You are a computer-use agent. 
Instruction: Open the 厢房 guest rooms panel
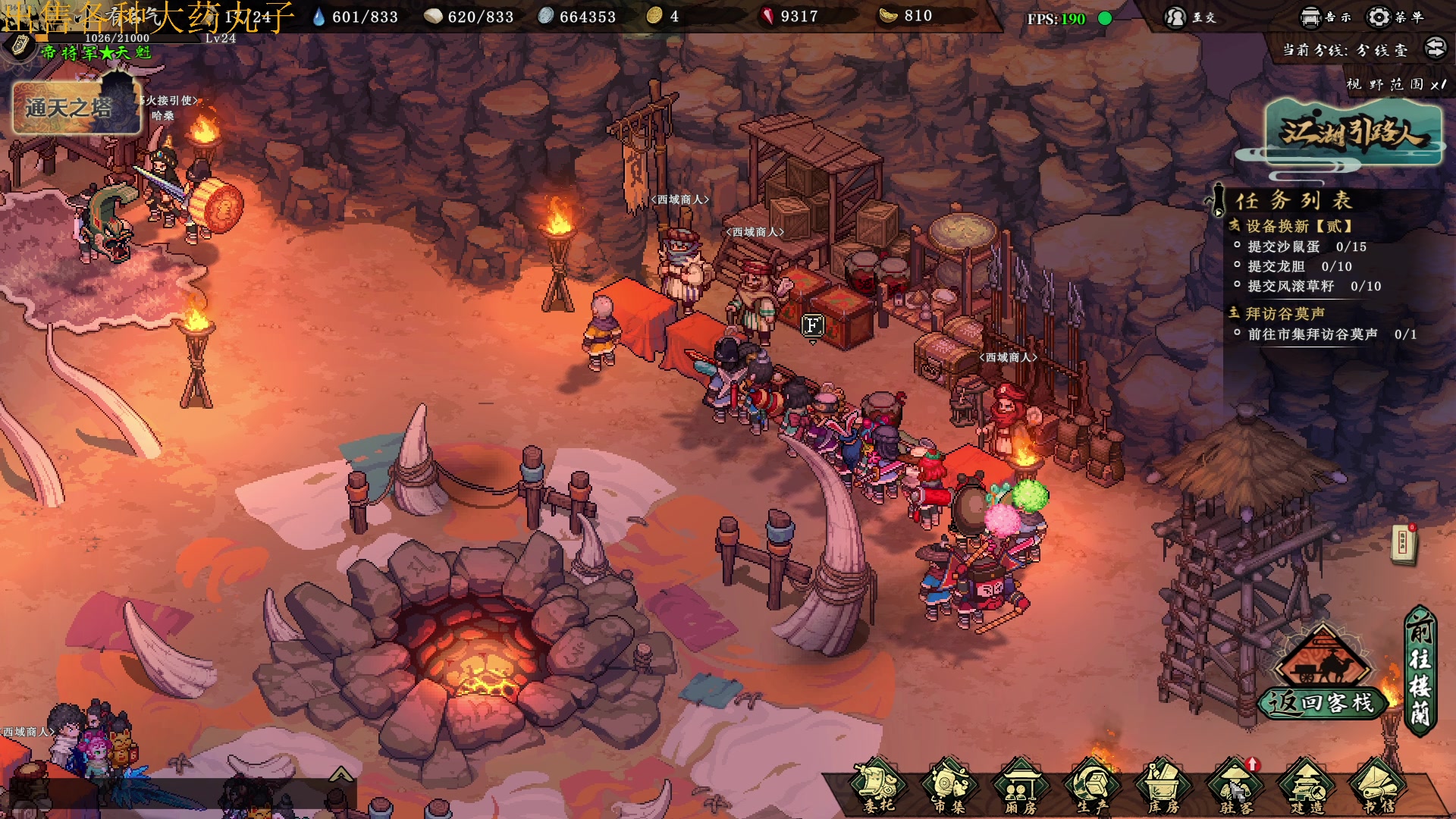[x=1021, y=787]
